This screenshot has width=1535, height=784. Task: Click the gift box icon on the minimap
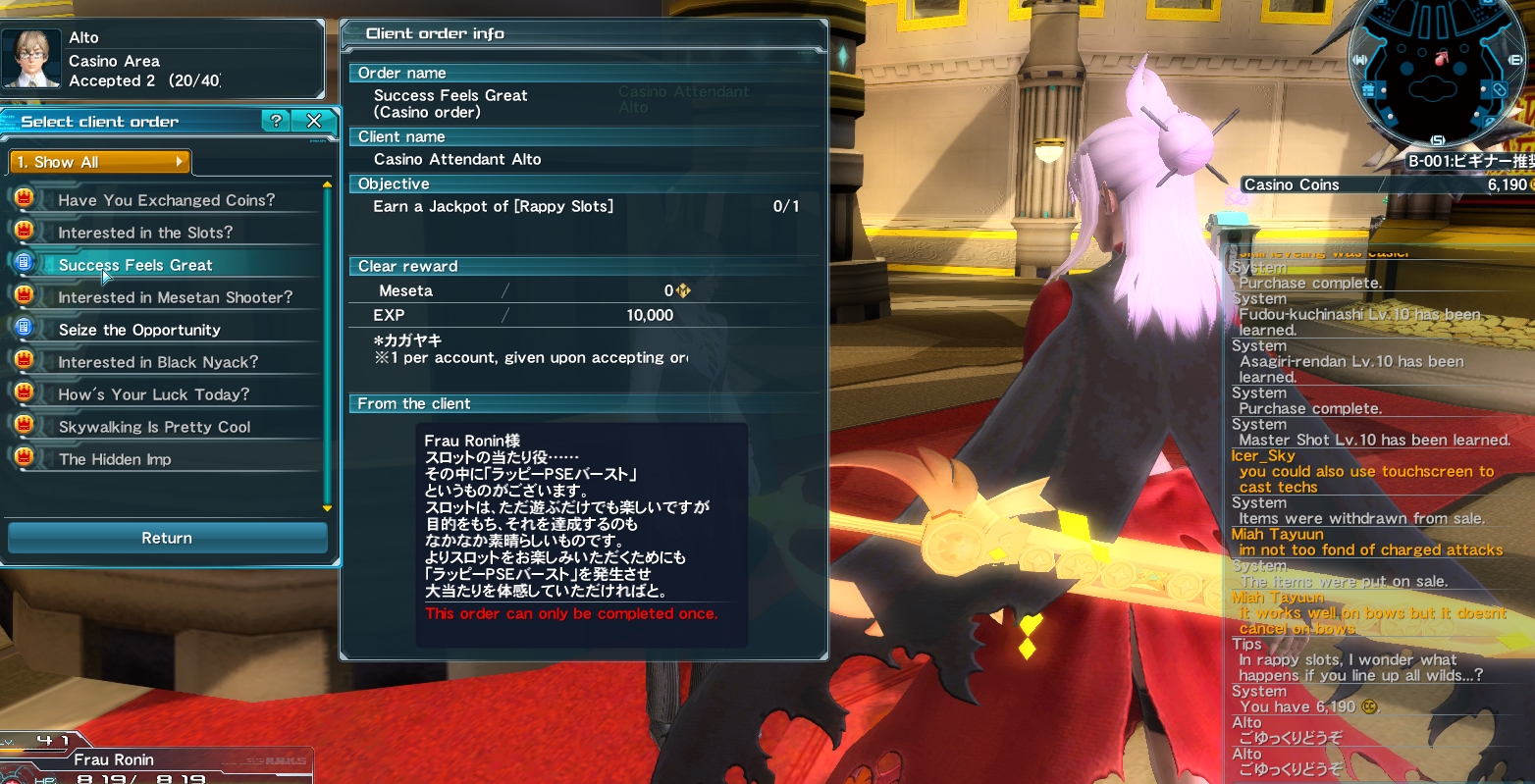[x=1366, y=87]
